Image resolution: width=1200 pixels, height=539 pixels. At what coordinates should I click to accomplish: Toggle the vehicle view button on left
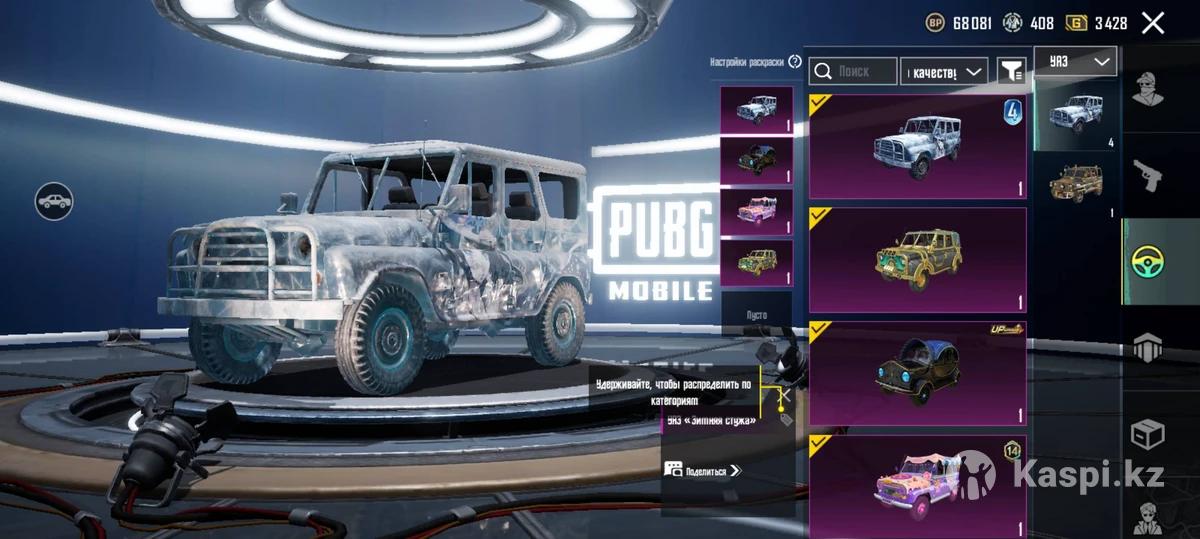[x=54, y=201]
